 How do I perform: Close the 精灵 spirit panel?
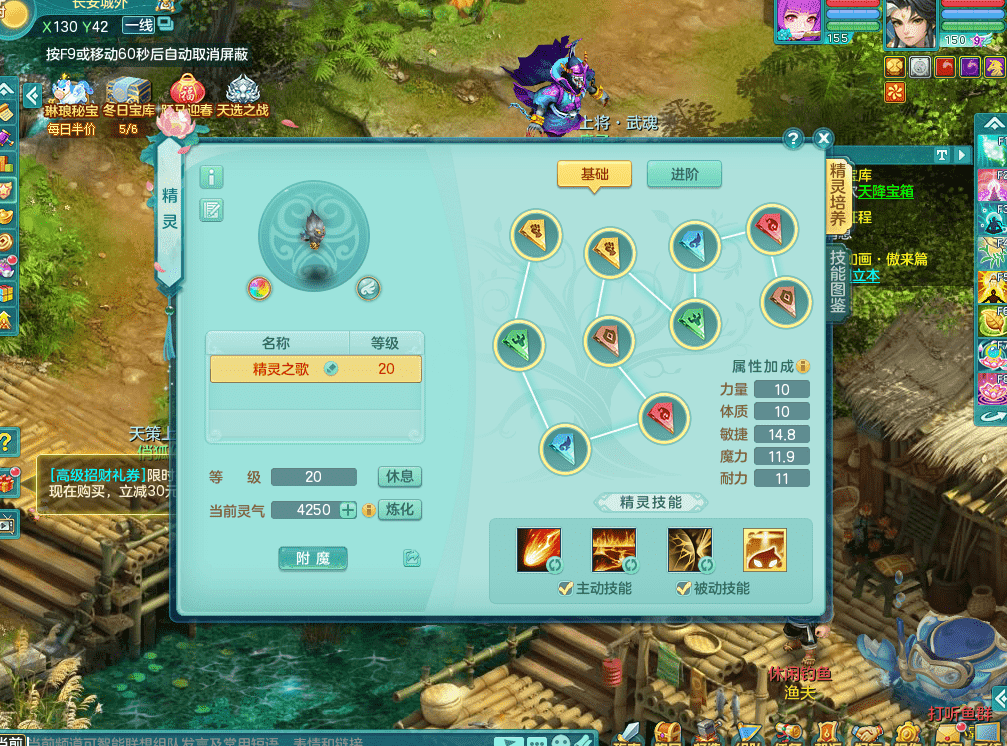pyautogui.click(x=823, y=139)
